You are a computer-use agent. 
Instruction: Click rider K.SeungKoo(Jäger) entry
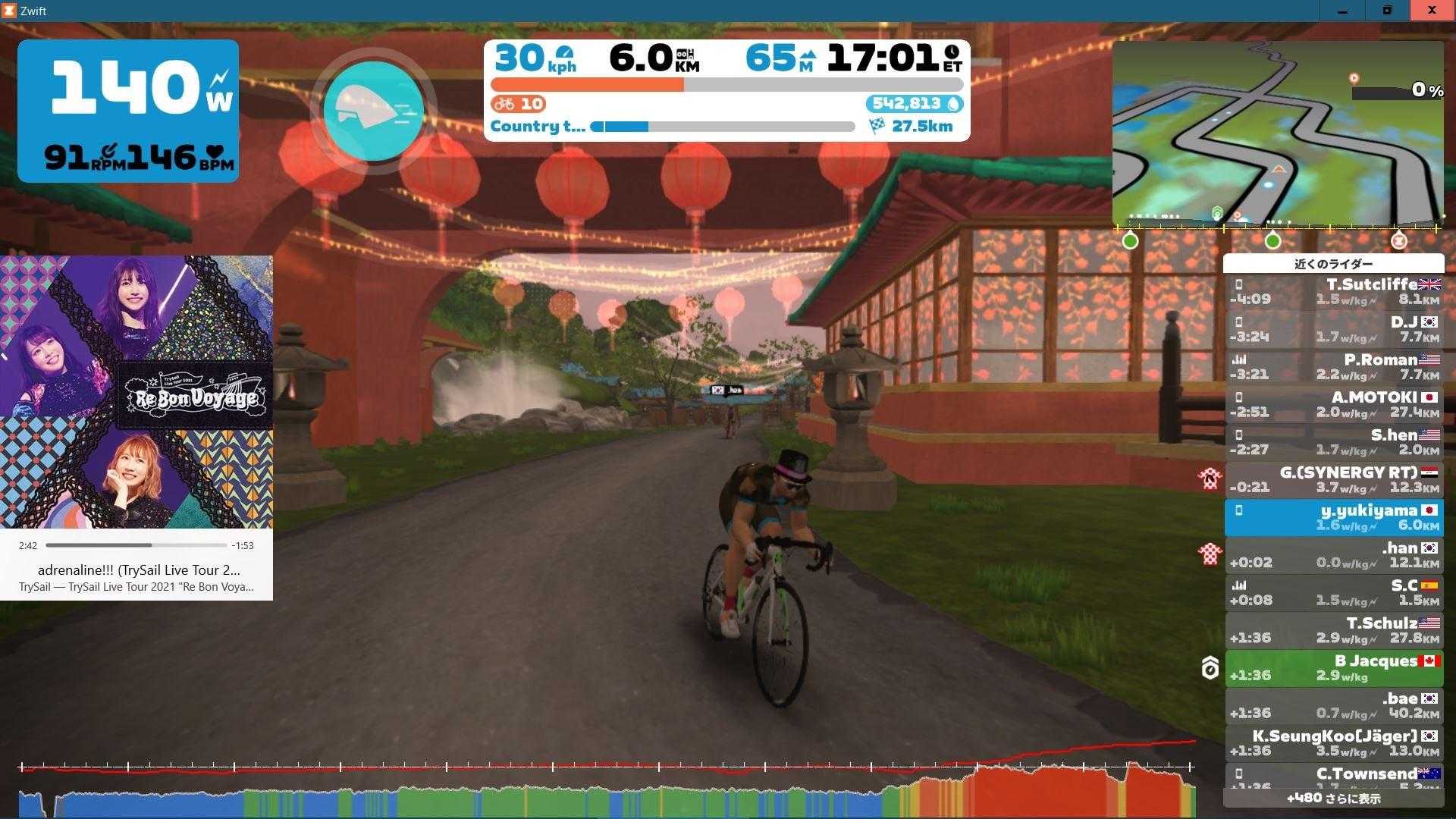tap(1334, 743)
